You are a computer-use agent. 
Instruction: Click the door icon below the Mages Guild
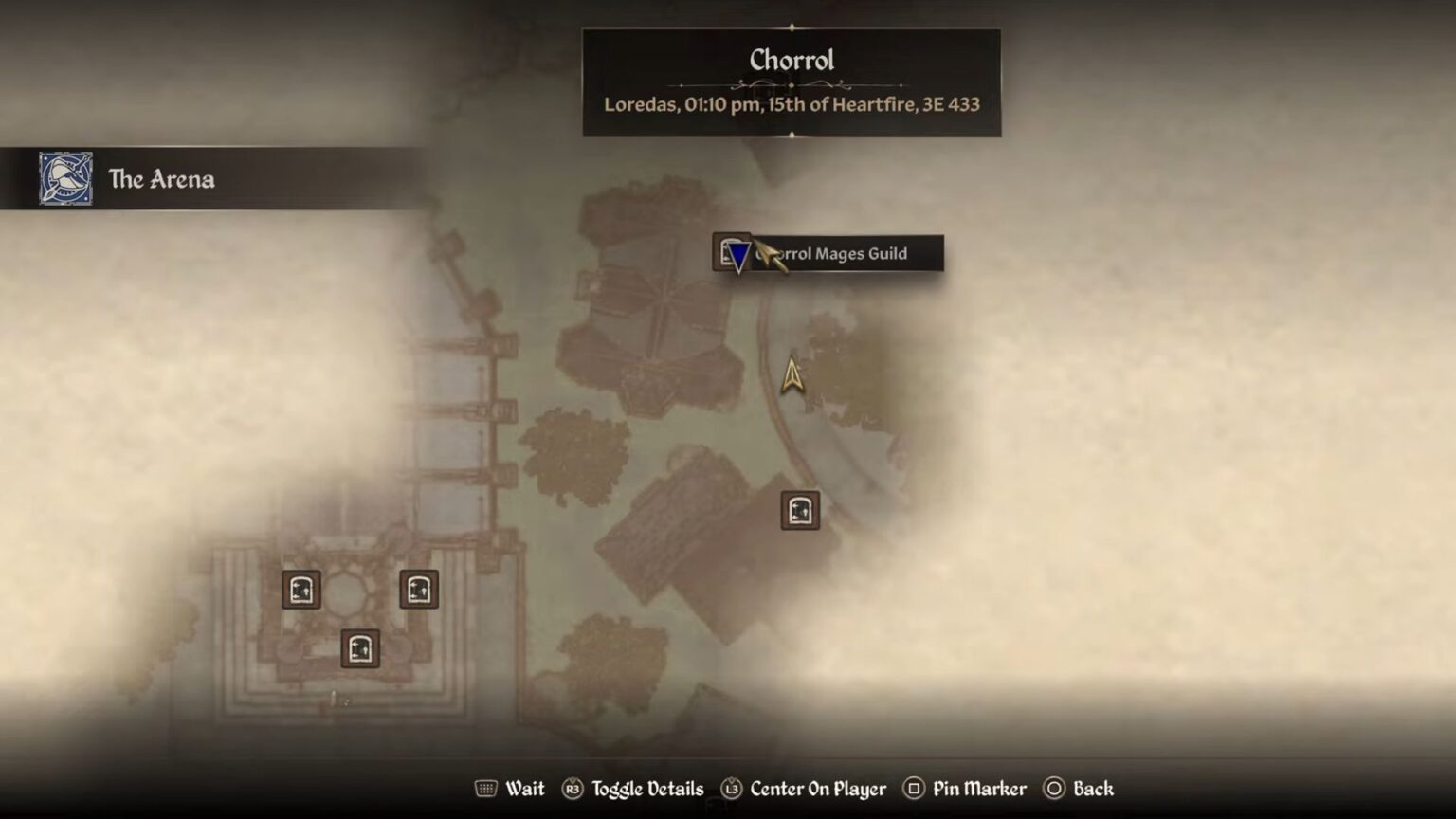(799, 509)
